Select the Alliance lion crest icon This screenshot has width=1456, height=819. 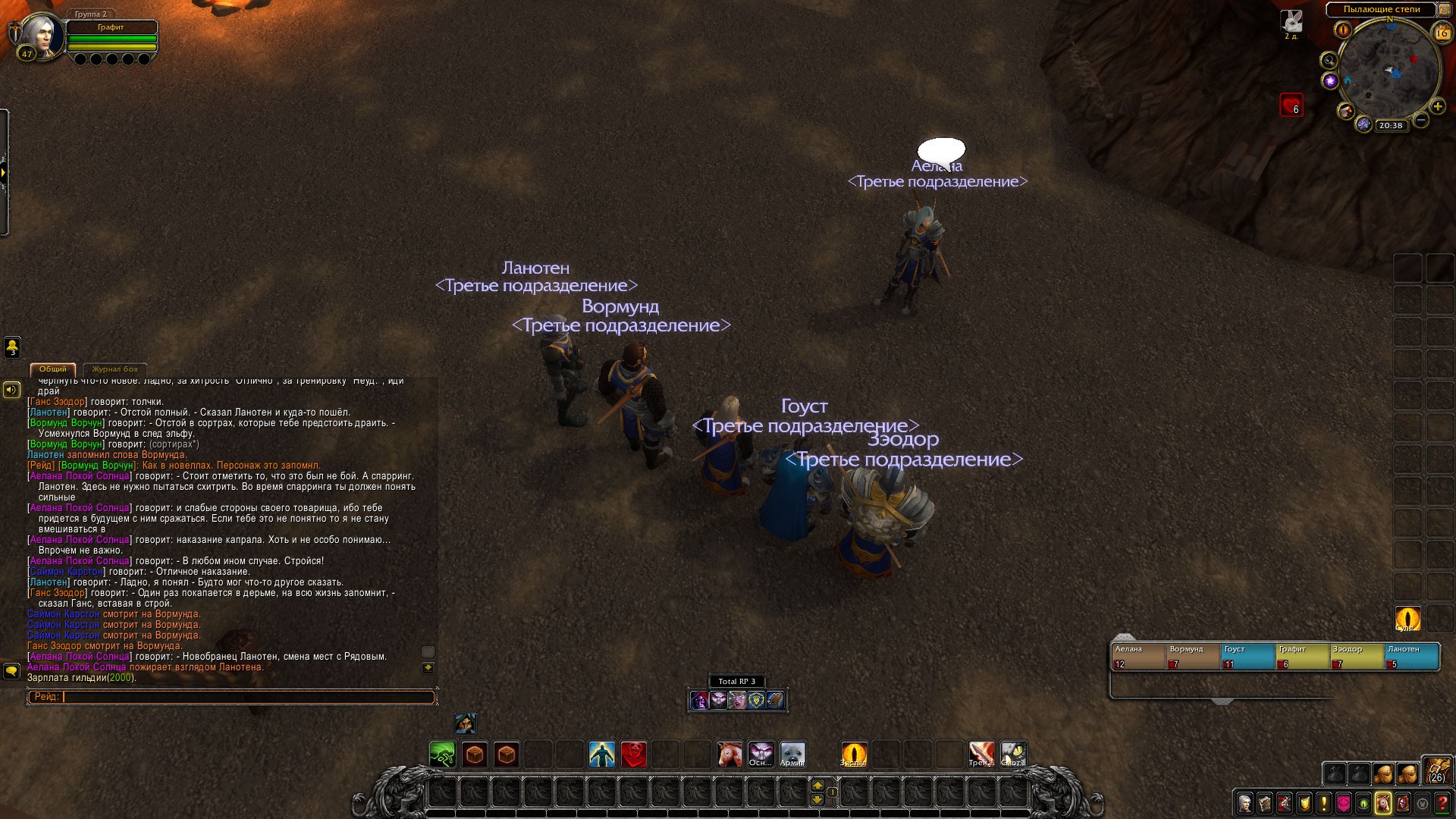[x=756, y=700]
